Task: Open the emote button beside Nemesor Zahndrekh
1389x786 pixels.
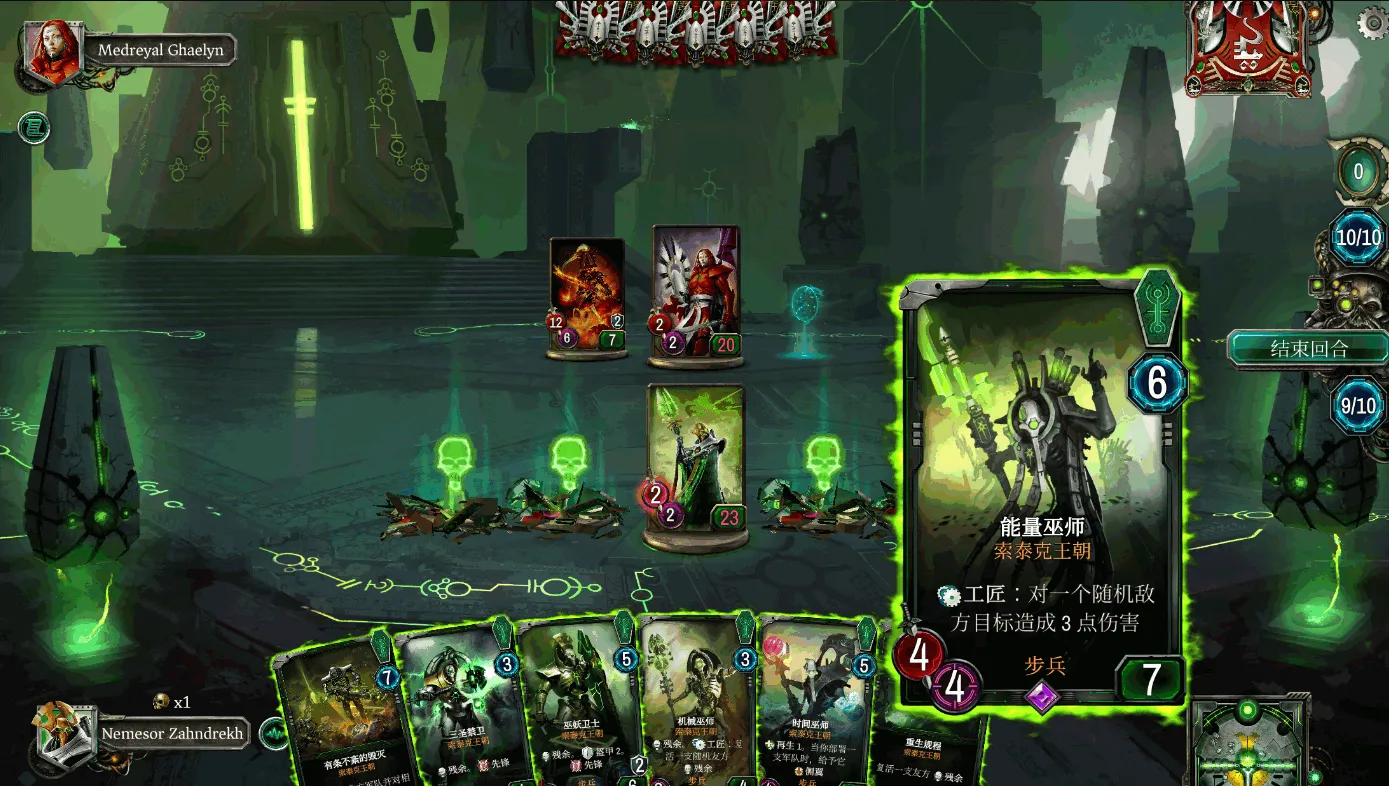Action: [x=272, y=734]
